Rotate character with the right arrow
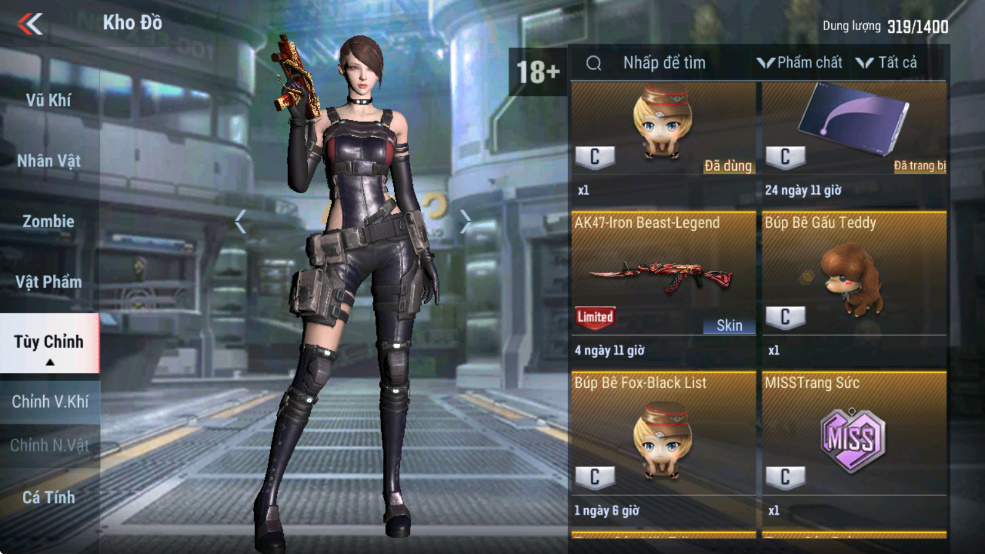The height and width of the screenshot is (554, 985). (465, 222)
